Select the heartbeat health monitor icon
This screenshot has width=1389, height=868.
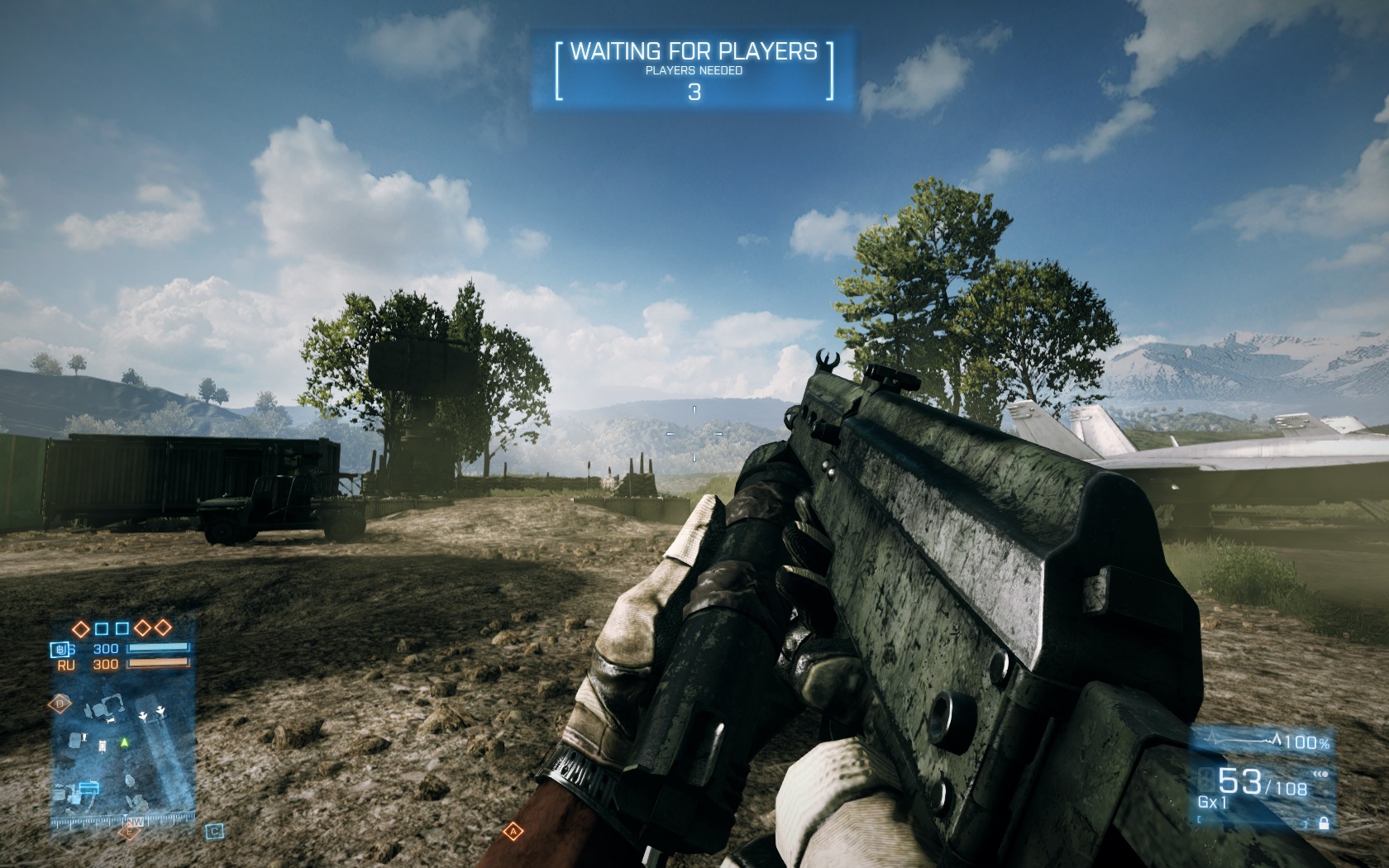click(x=1239, y=739)
